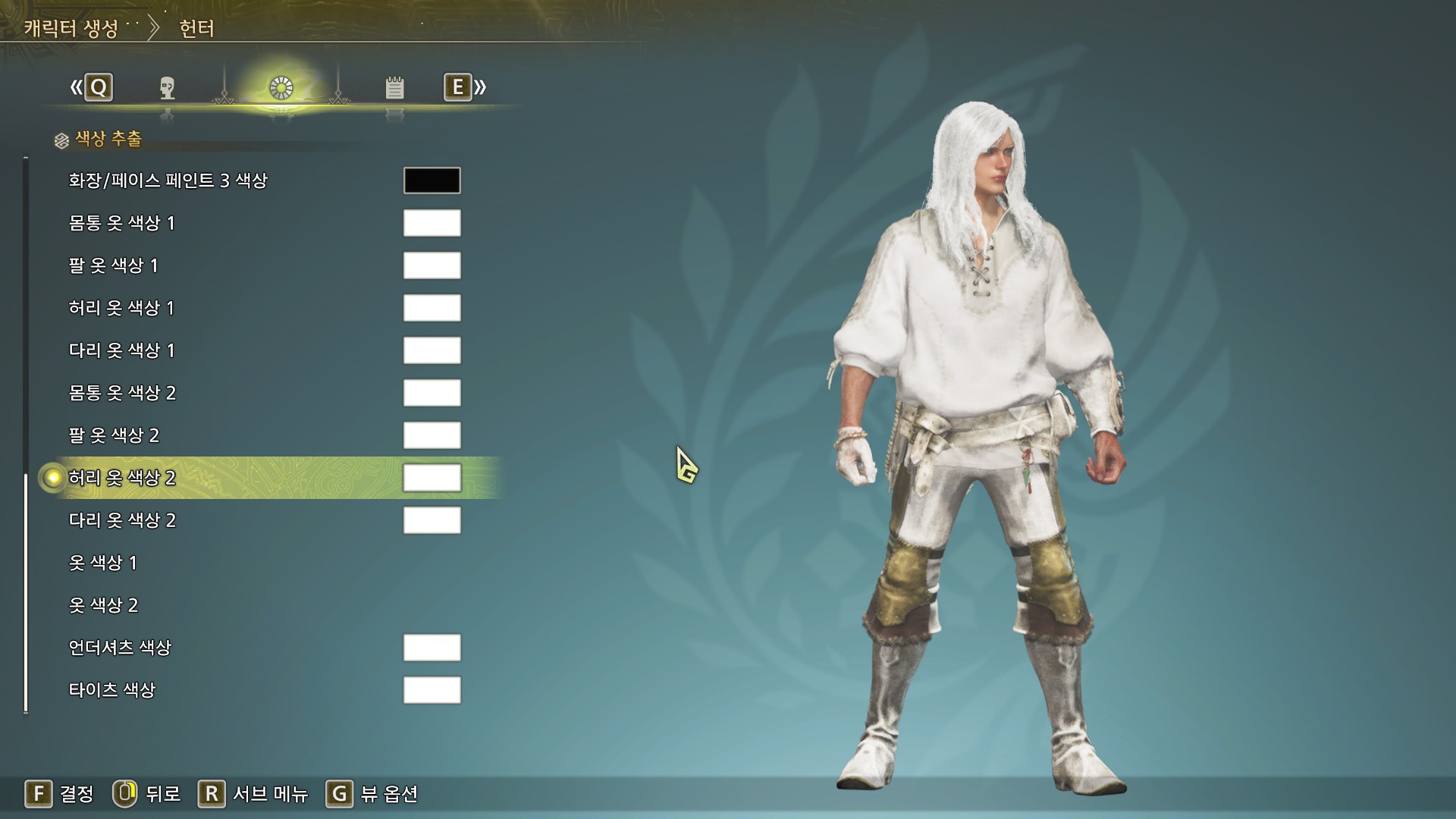
Task: Switch to the face head tab
Action: [x=168, y=88]
